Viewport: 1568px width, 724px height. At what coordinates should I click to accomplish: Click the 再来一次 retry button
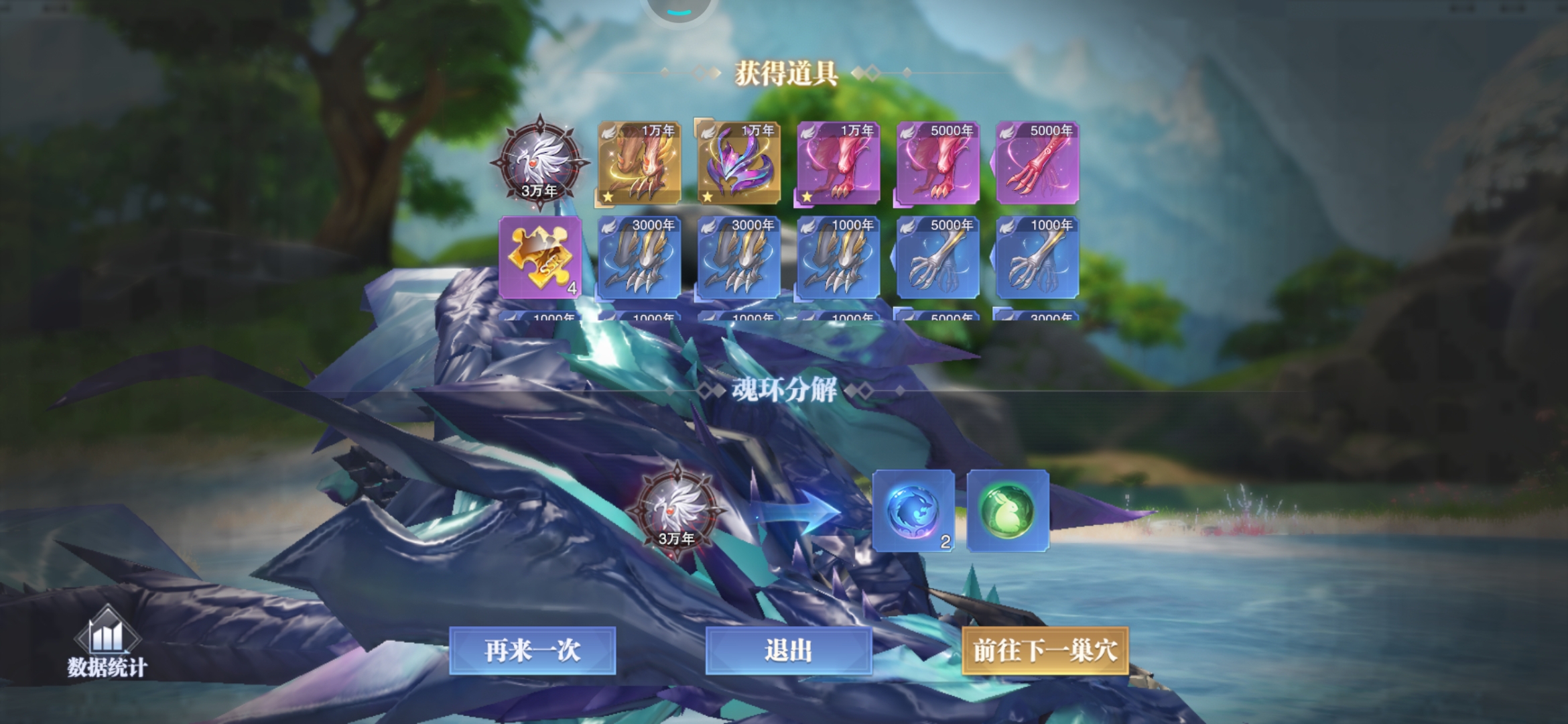pyautogui.click(x=532, y=650)
